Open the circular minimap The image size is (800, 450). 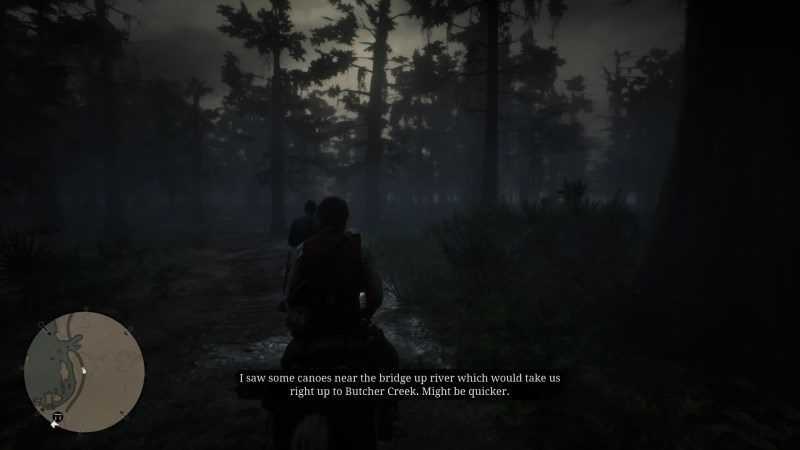[x=85, y=371]
